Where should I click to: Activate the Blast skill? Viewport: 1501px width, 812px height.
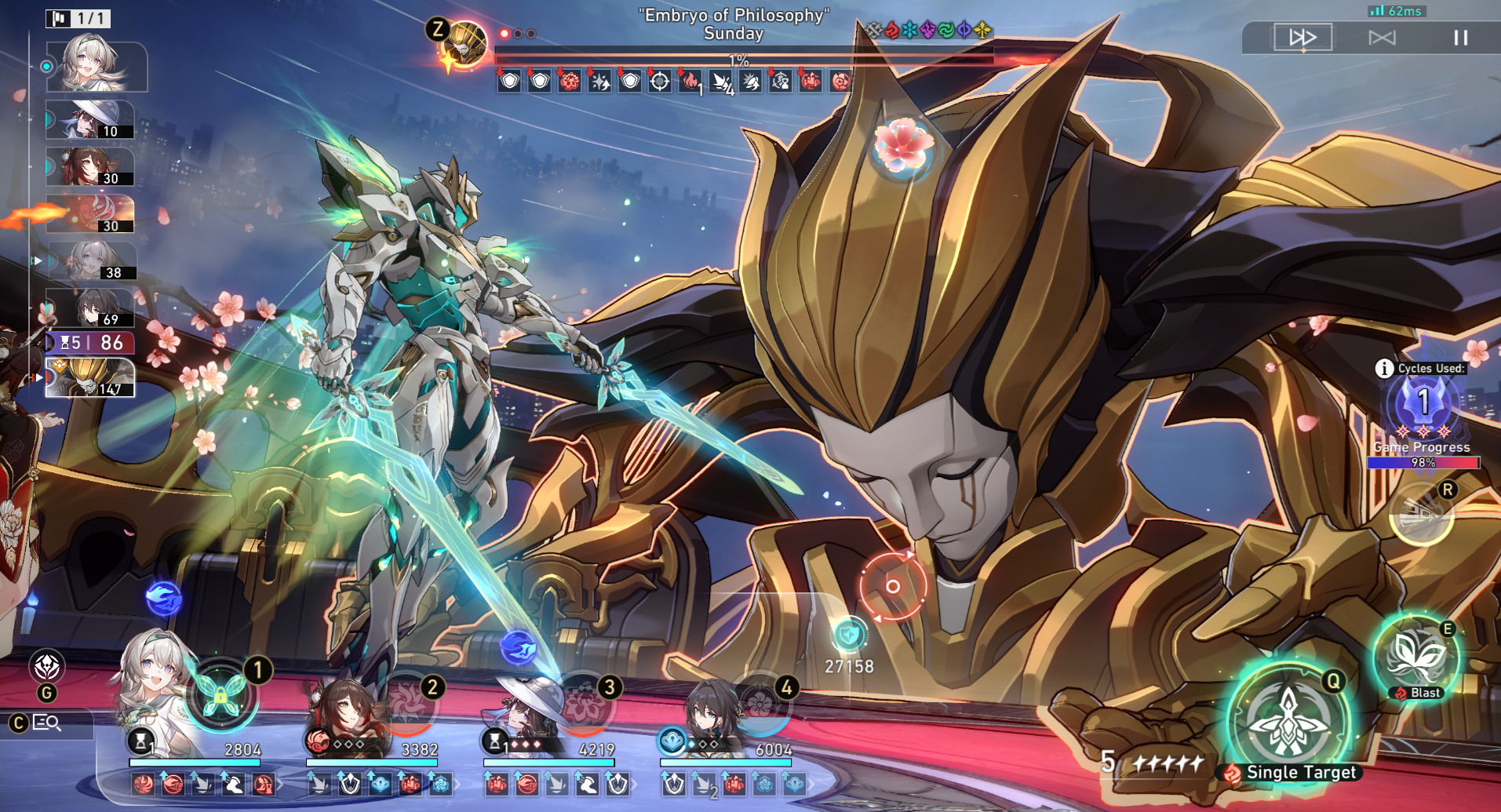[1416, 657]
